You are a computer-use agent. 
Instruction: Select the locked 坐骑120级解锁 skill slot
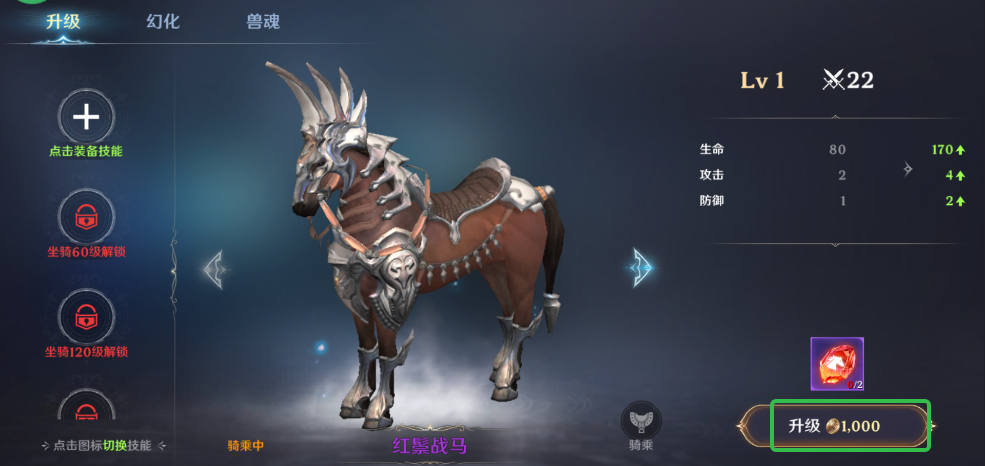(86, 317)
